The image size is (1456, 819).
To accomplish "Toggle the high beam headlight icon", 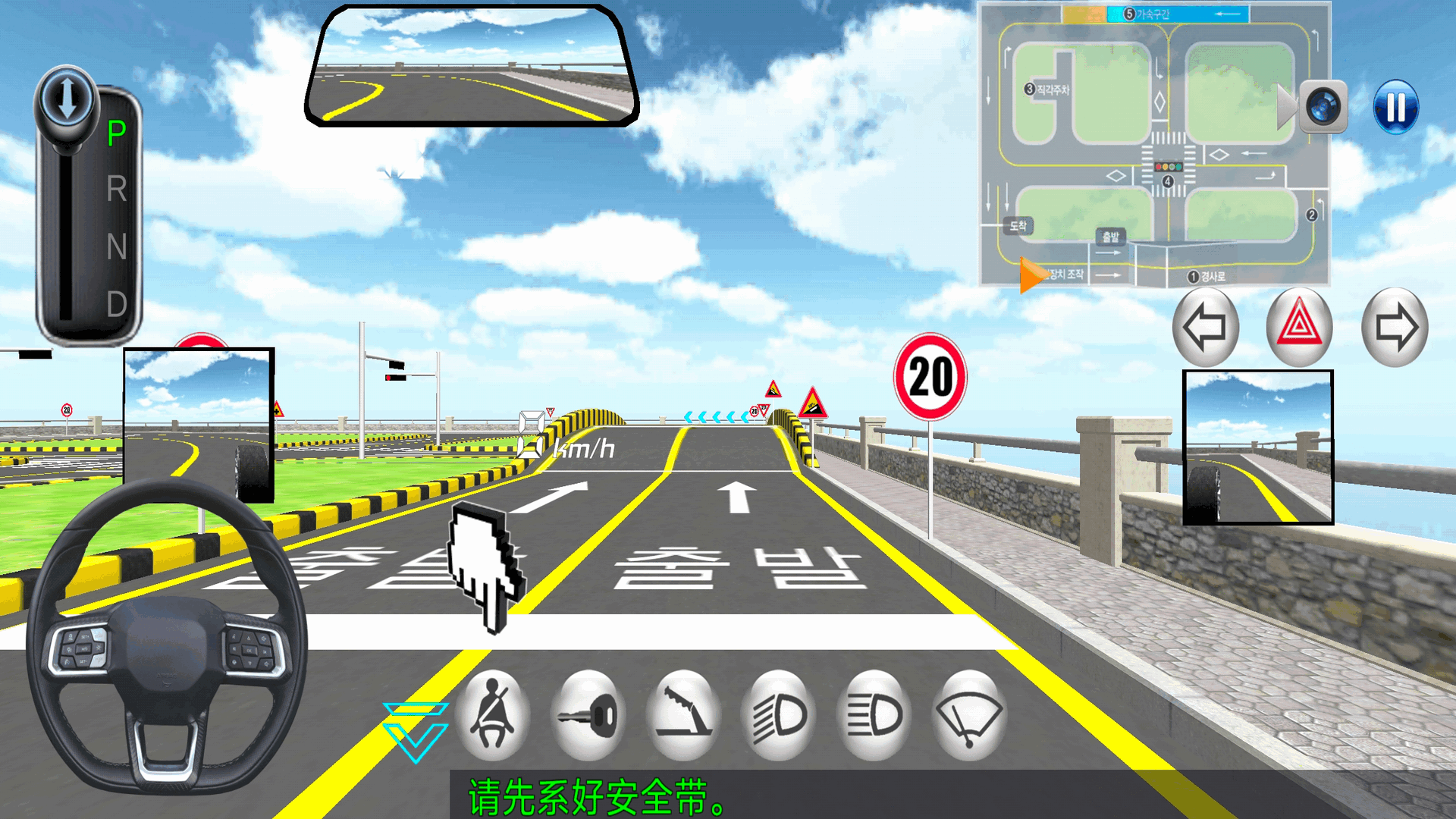I will pos(875,715).
